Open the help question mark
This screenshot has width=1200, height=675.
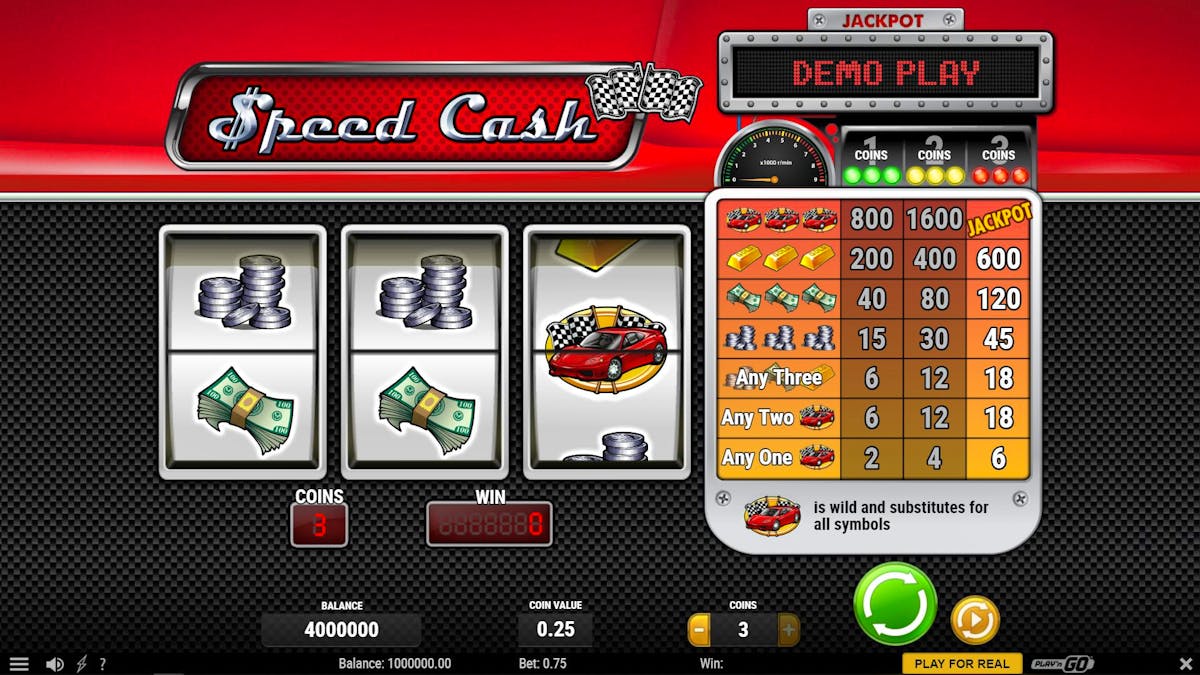(x=102, y=664)
